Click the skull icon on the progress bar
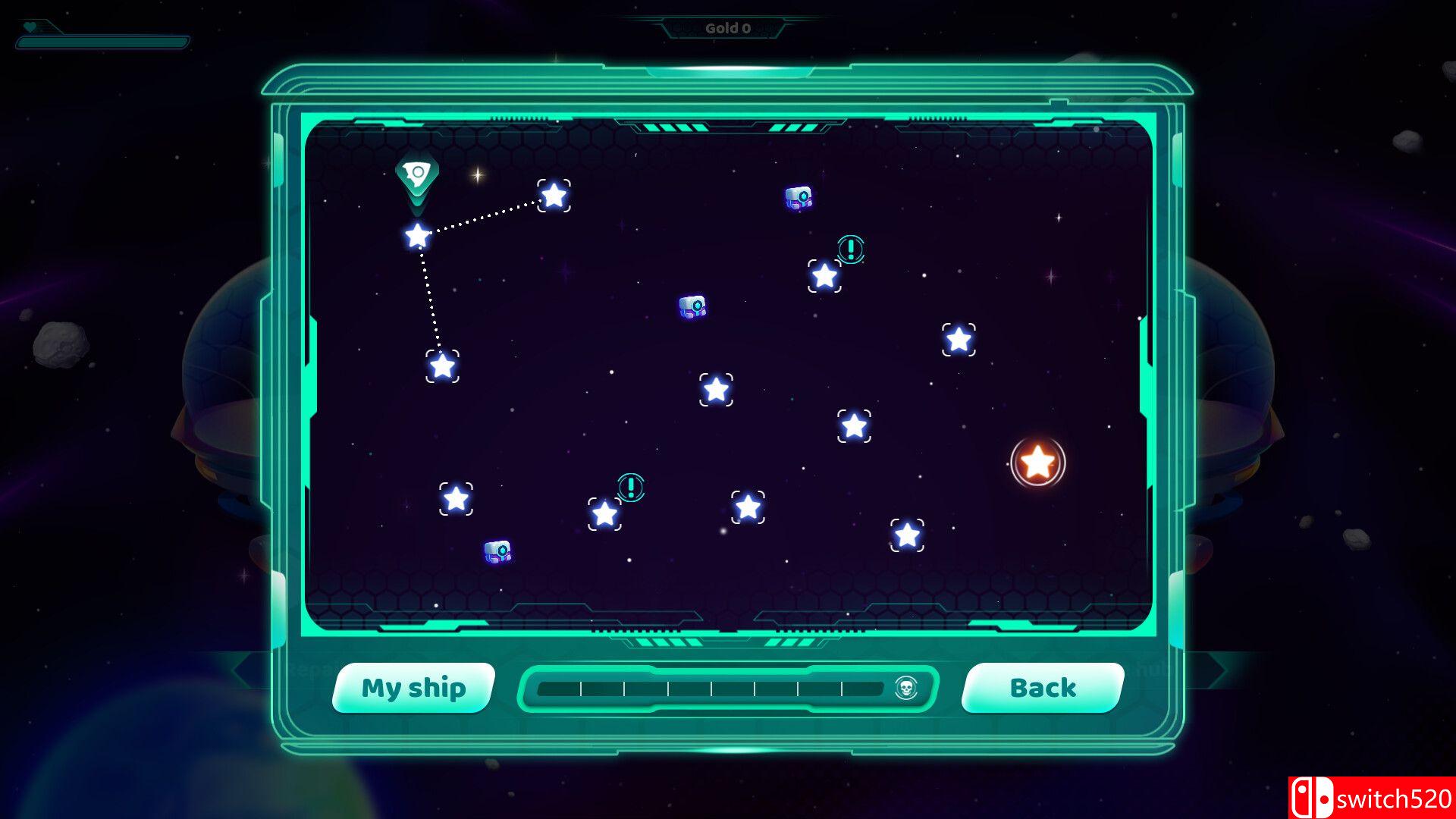1456x819 pixels. click(907, 689)
